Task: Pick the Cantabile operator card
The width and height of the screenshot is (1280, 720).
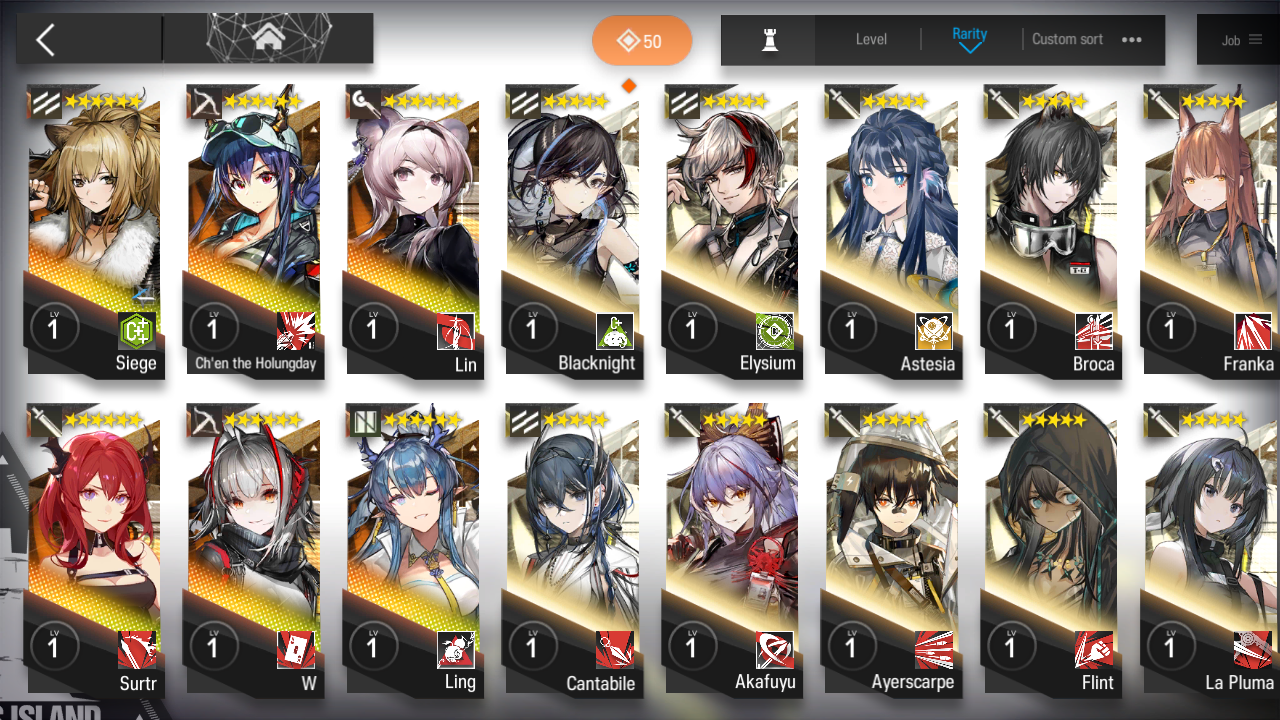Action: point(573,550)
